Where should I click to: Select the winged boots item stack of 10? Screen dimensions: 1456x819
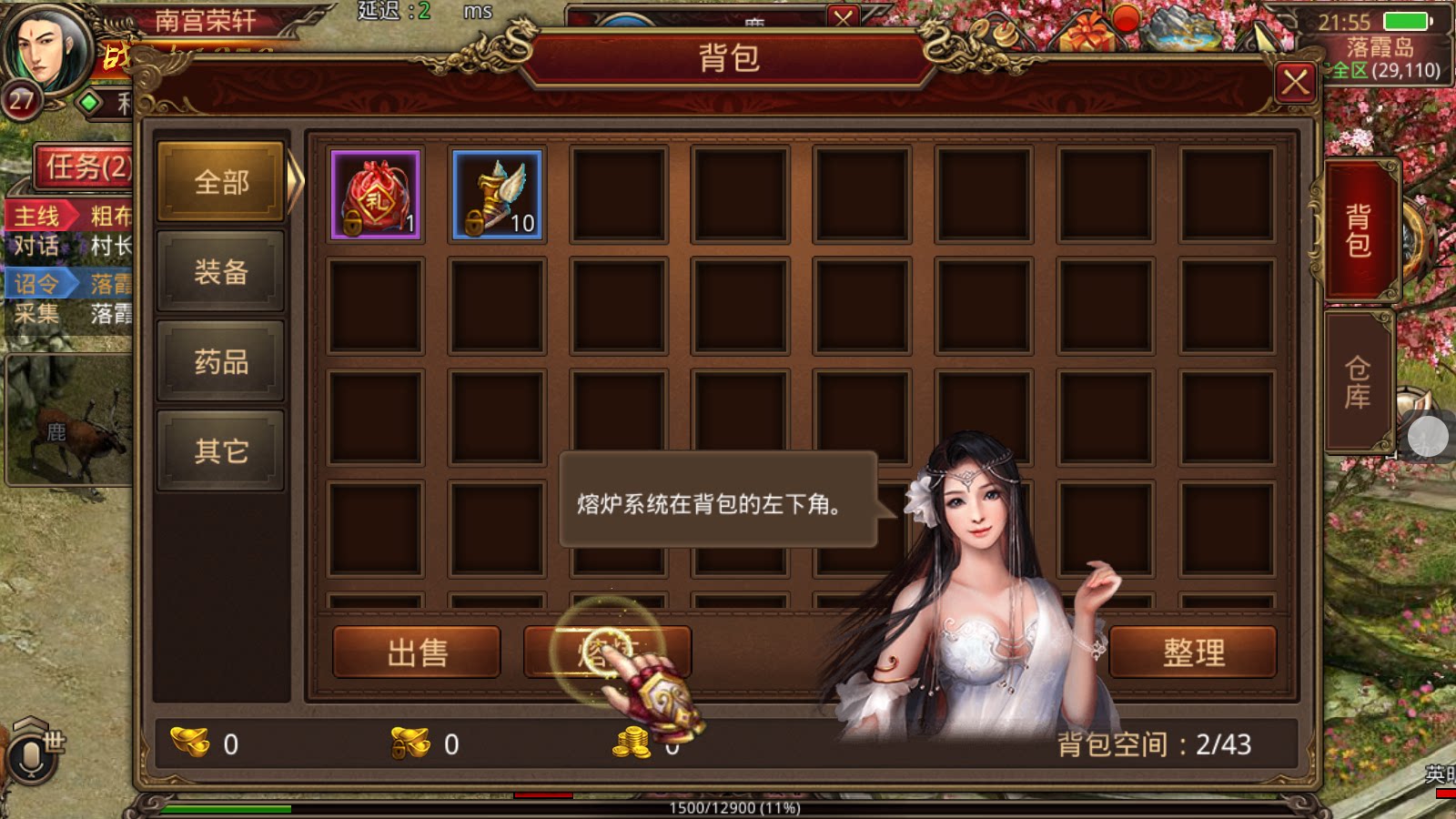pyautogui.click(x=498, y=193)
